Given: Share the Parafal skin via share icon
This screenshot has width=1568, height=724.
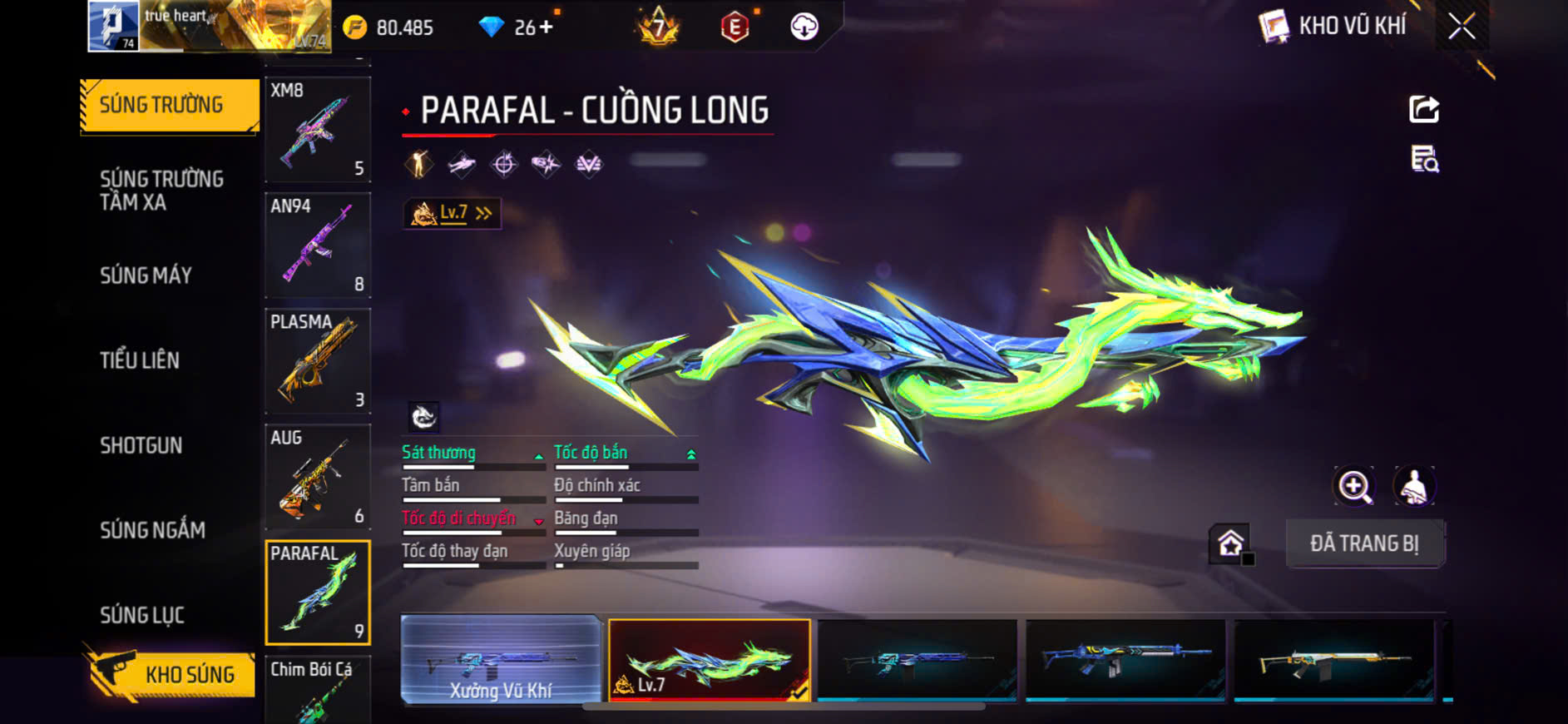Looking at the screenshot, I should (x=1424, y=109).
